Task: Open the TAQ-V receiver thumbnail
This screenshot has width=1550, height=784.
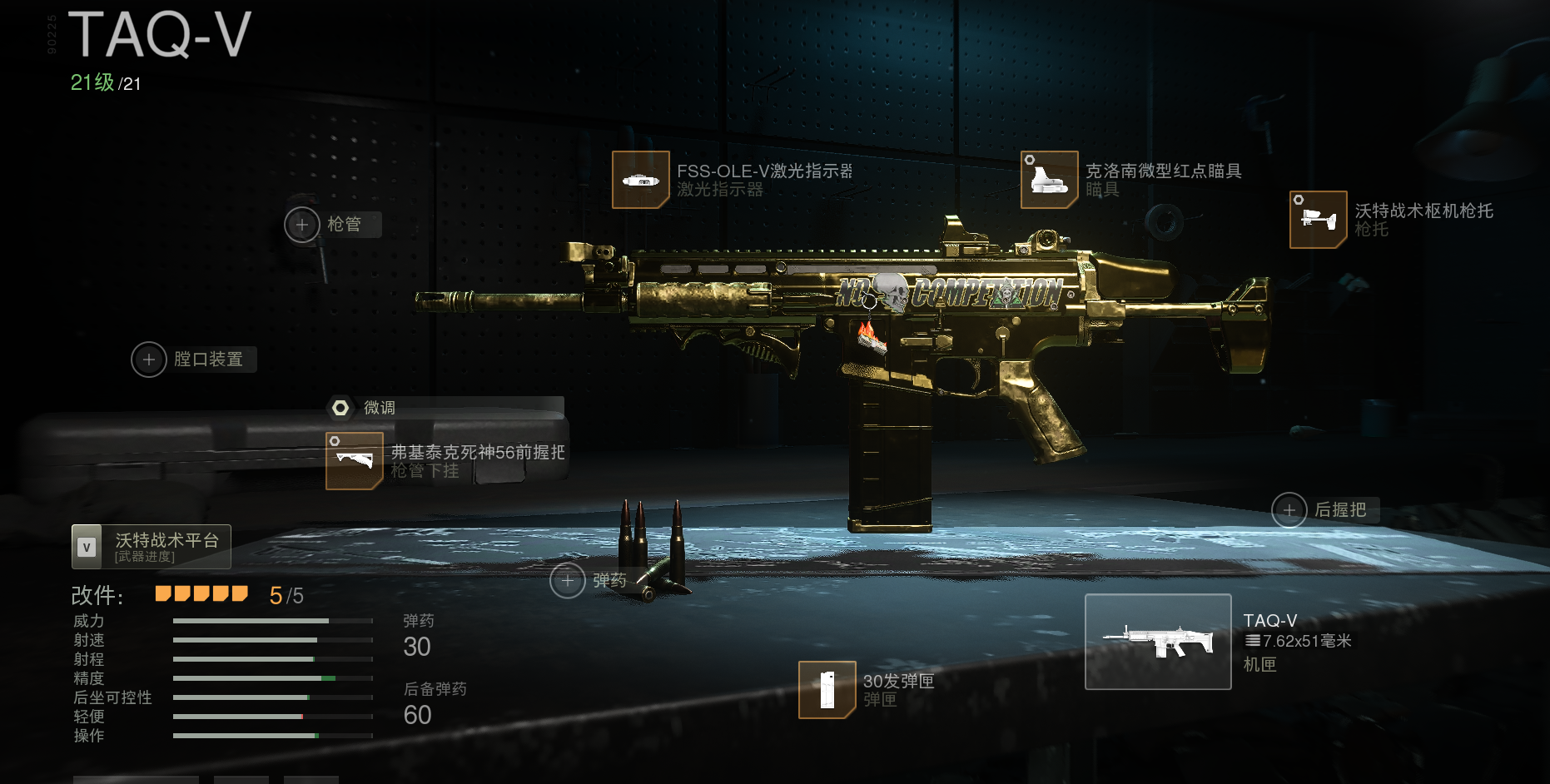Action: (1158, 642)
